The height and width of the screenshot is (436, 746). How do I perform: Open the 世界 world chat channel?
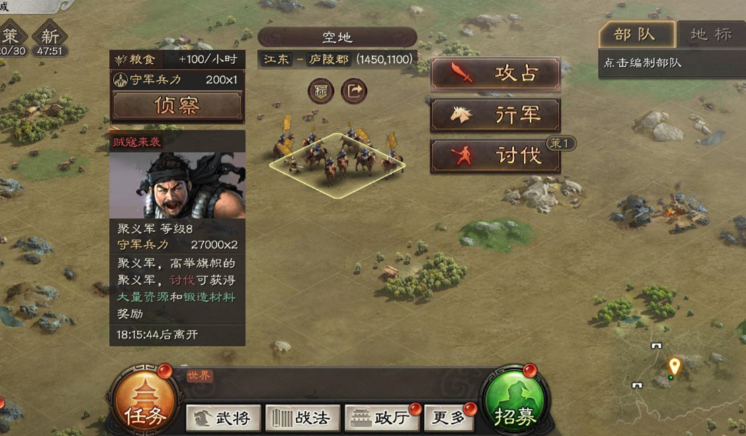pyautogui.click(x=199, y=376)
